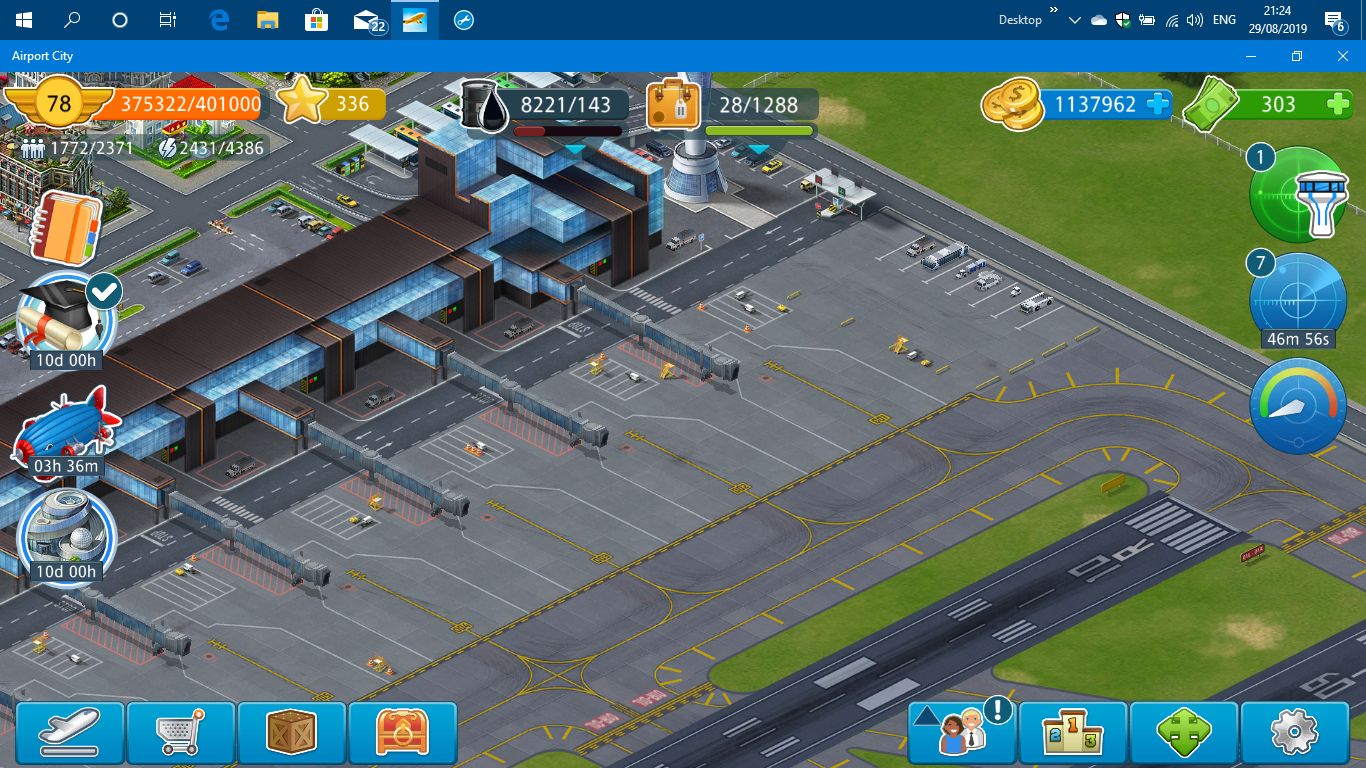Close the Airport City window
The width and height of the screenshot is (1366, 768).
pyautogui.click(x=1343, y=56)
